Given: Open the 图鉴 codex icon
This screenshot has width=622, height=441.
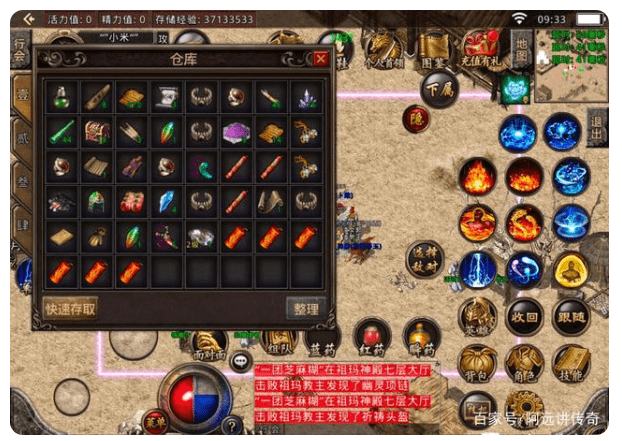Looking at the screenshot, I should (x=433, y=47).
